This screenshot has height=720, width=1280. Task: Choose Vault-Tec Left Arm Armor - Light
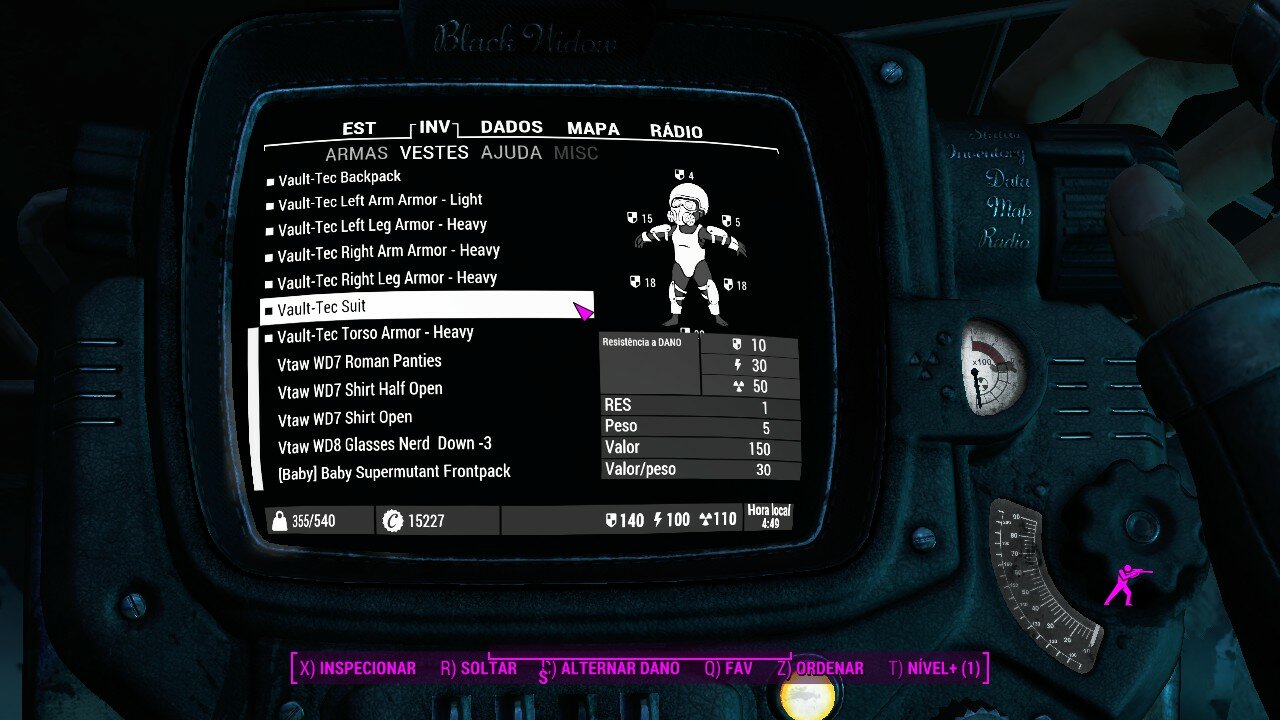[x=380, y=202]
